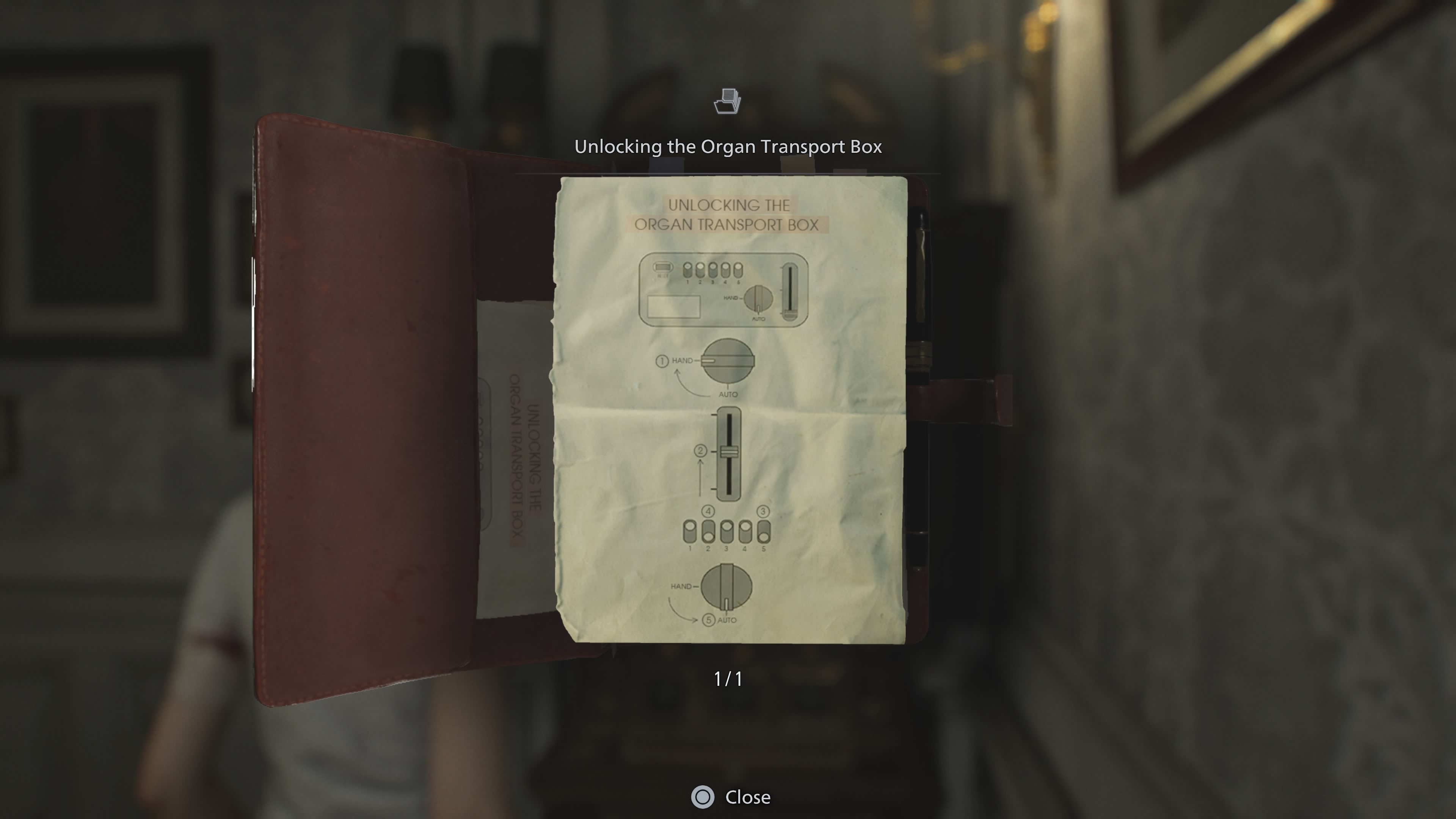Click Close at the bottom of the screen

pos(747,797)
